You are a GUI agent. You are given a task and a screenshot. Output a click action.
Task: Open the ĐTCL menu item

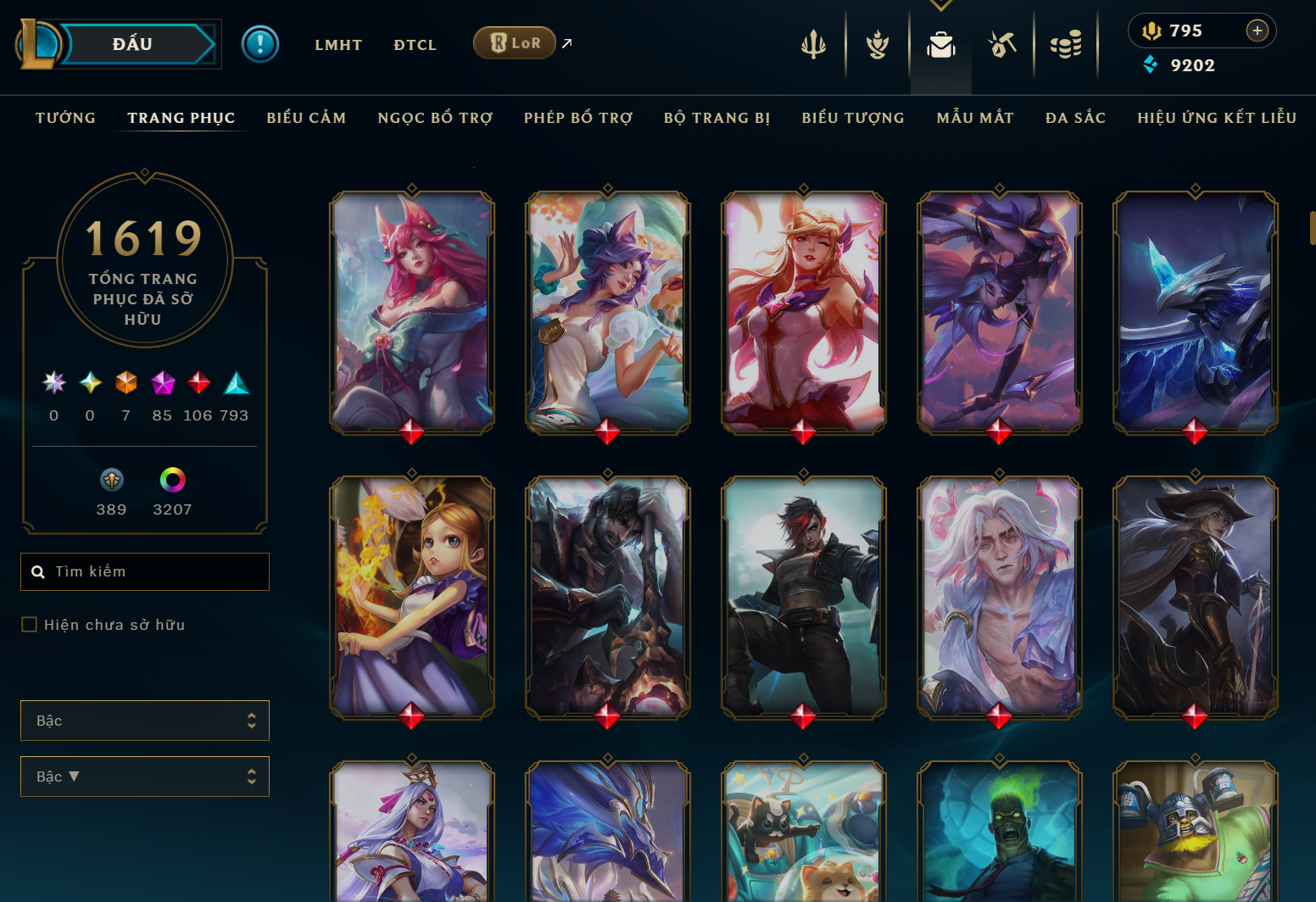pyautogui.click(x=415, y=45)
